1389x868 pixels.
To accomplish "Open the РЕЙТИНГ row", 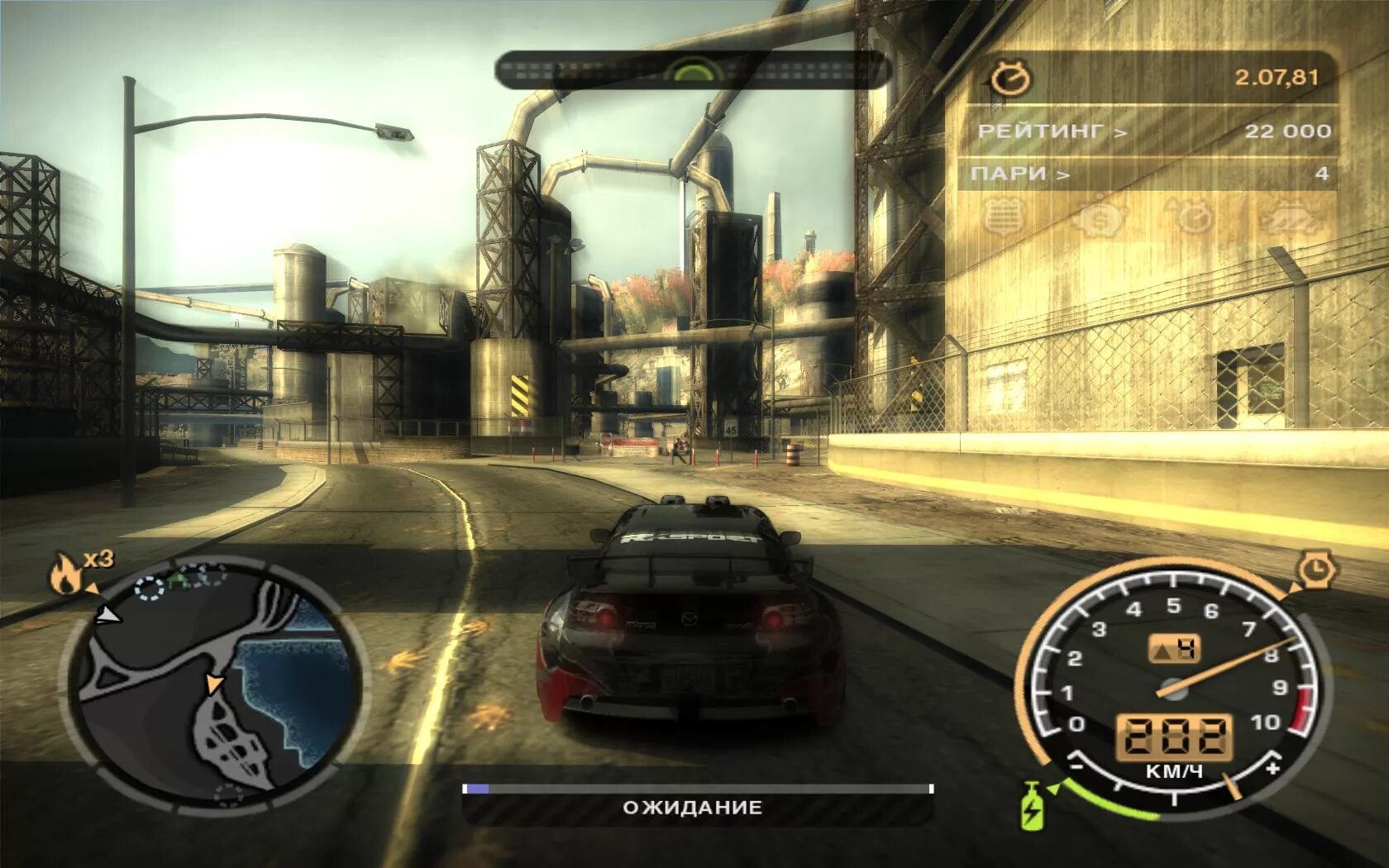I will point(1149,131).
